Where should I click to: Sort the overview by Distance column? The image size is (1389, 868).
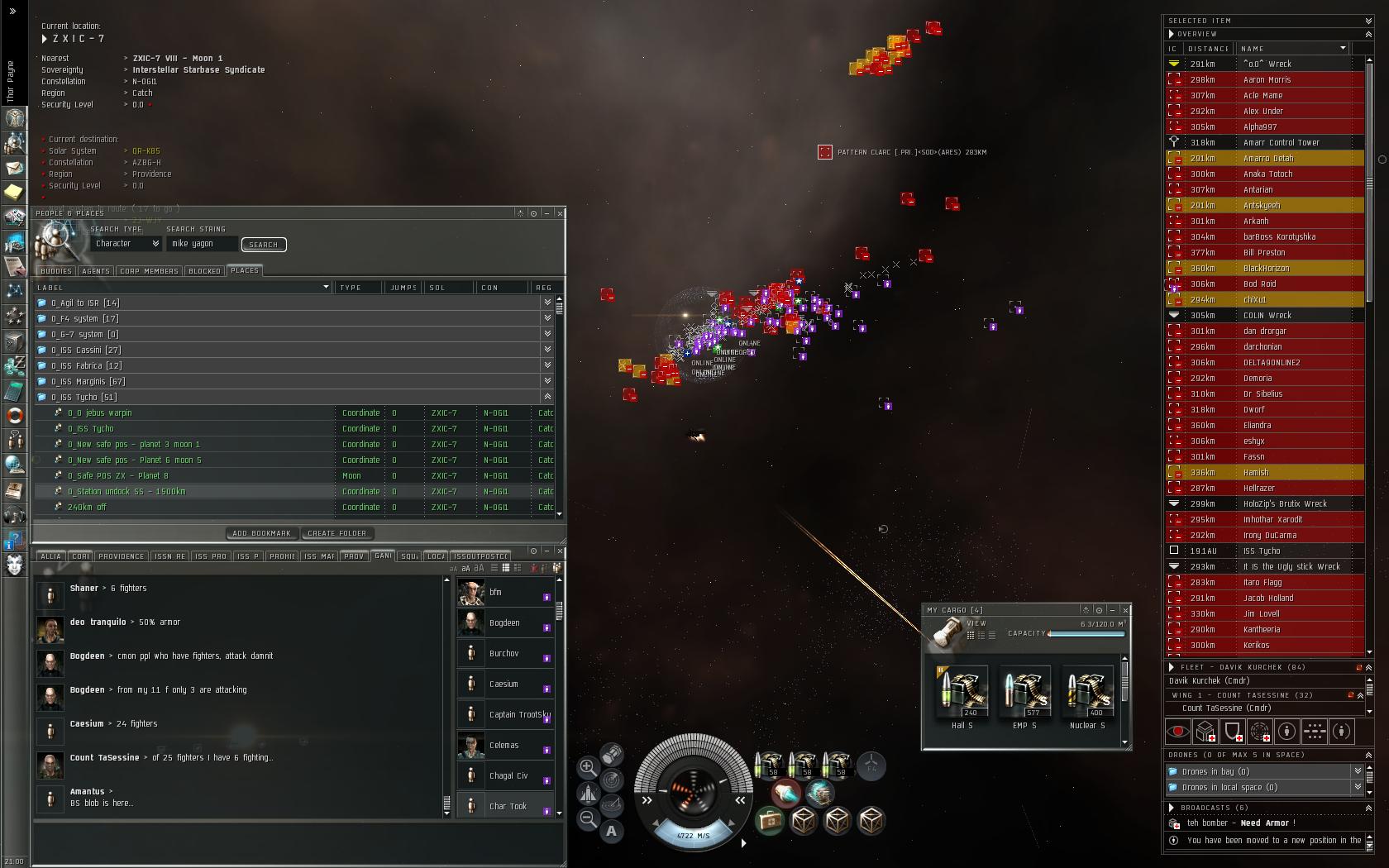[1208, 49]
